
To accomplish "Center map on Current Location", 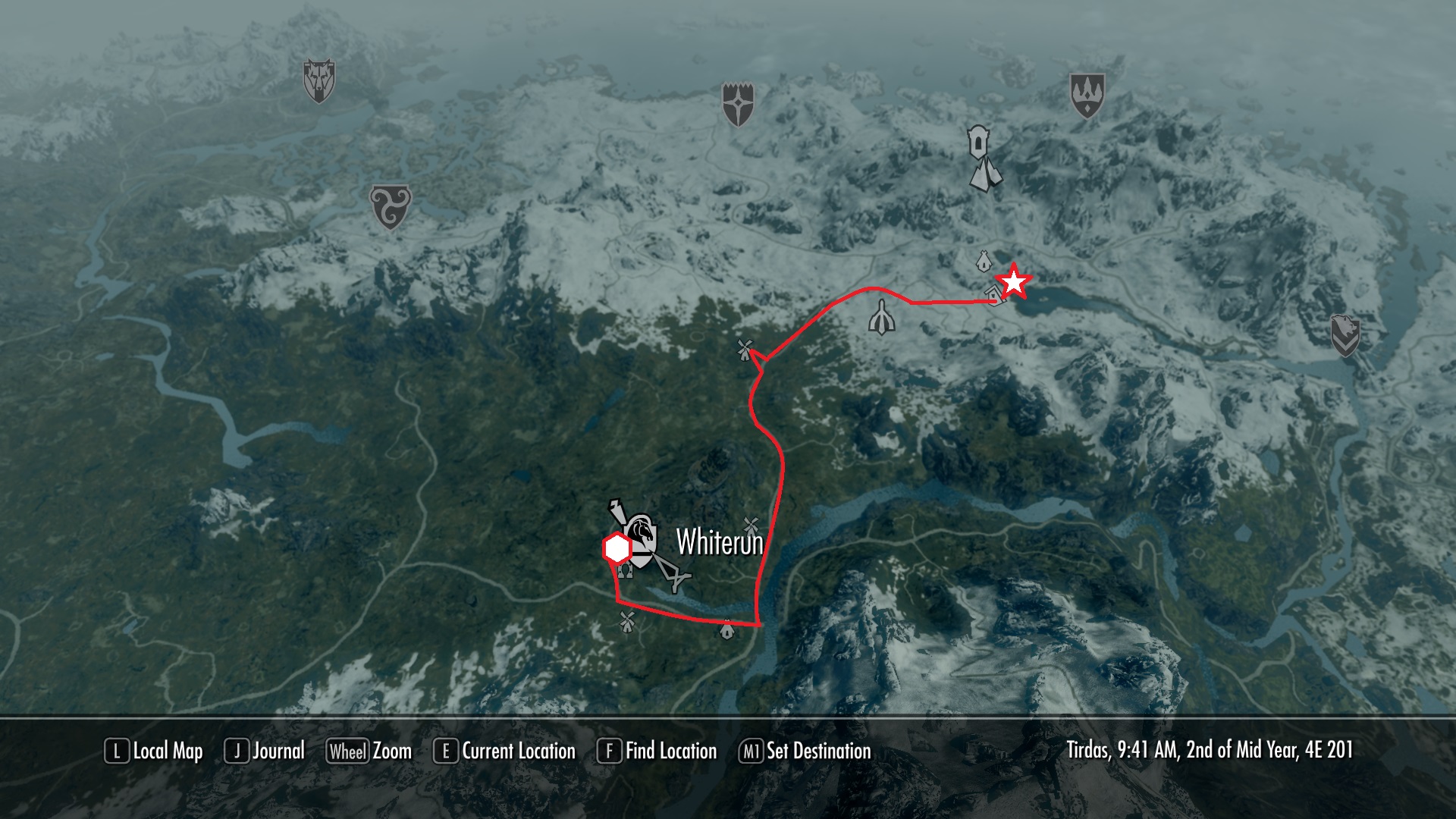I will pyautogui.click(x=504, y=751).
